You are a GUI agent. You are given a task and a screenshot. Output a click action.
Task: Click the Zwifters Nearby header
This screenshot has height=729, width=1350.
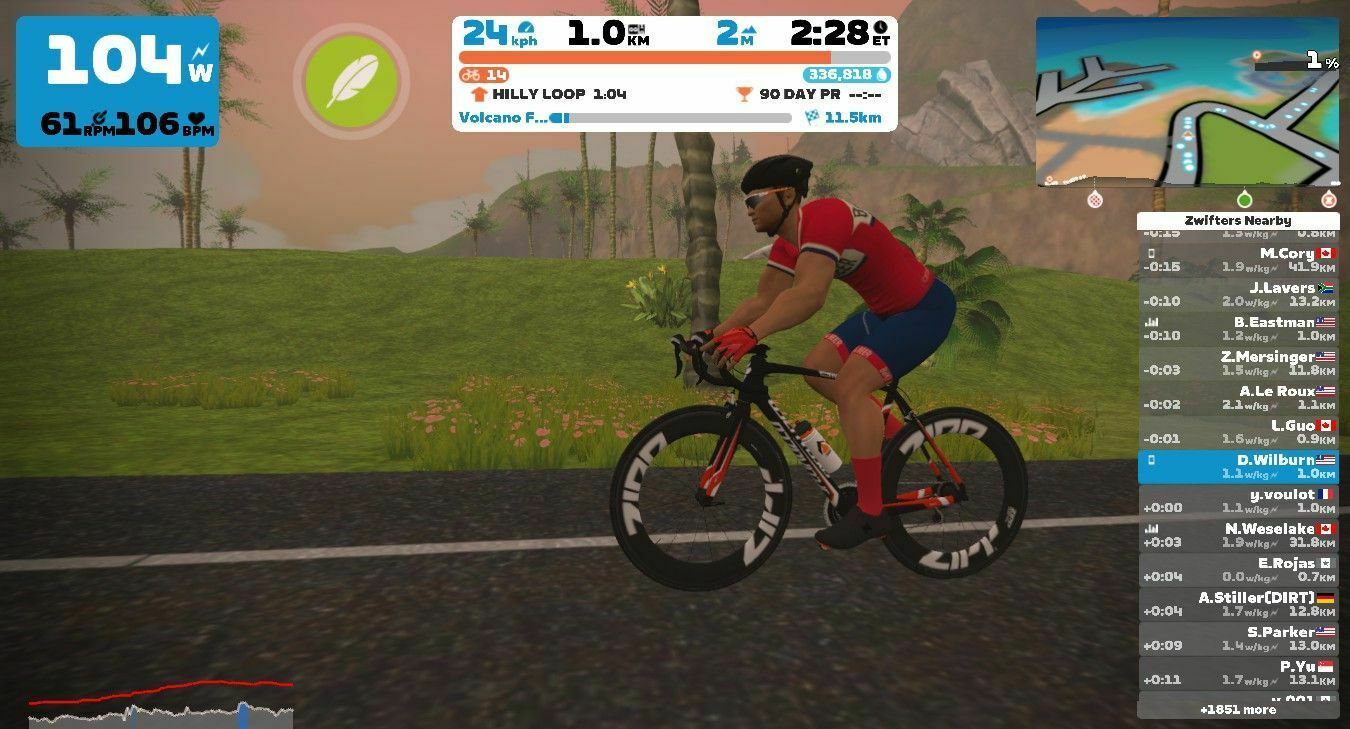(1238, 221)
